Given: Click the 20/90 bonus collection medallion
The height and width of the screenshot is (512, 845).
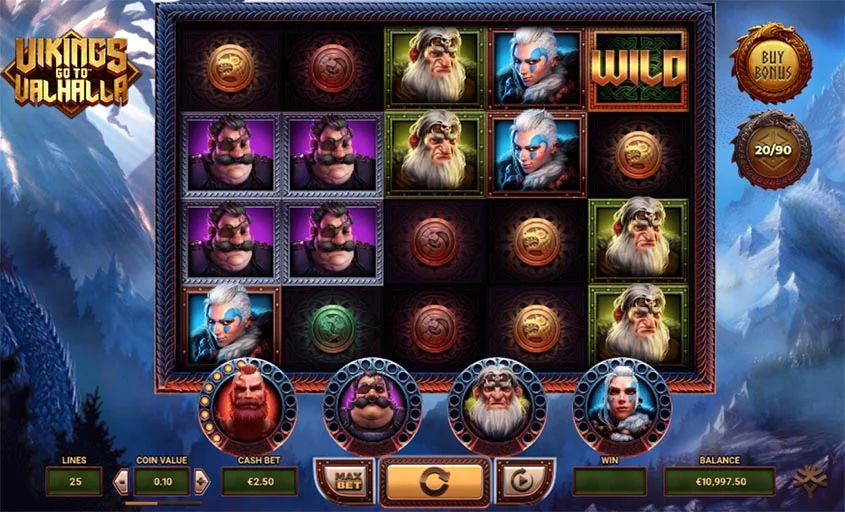Looking at the screenshot, I should [770, 149].
